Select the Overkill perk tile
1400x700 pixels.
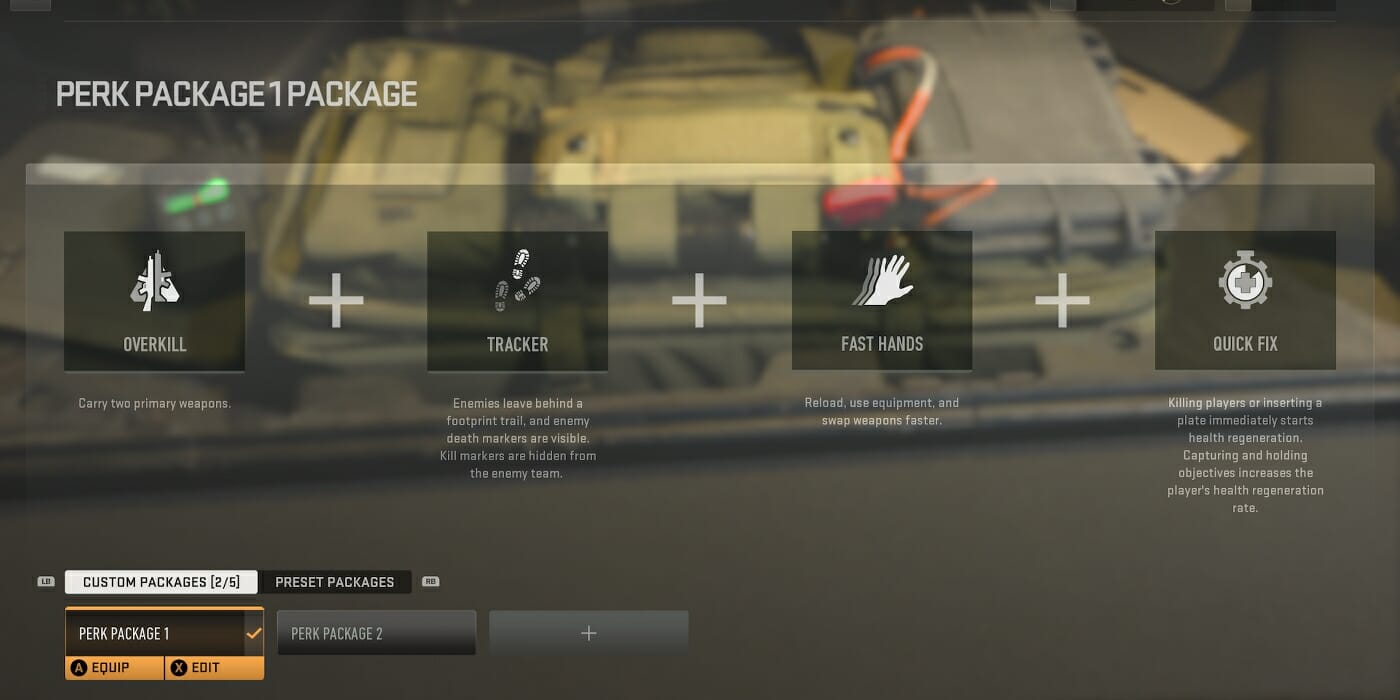tap(154, 301)
